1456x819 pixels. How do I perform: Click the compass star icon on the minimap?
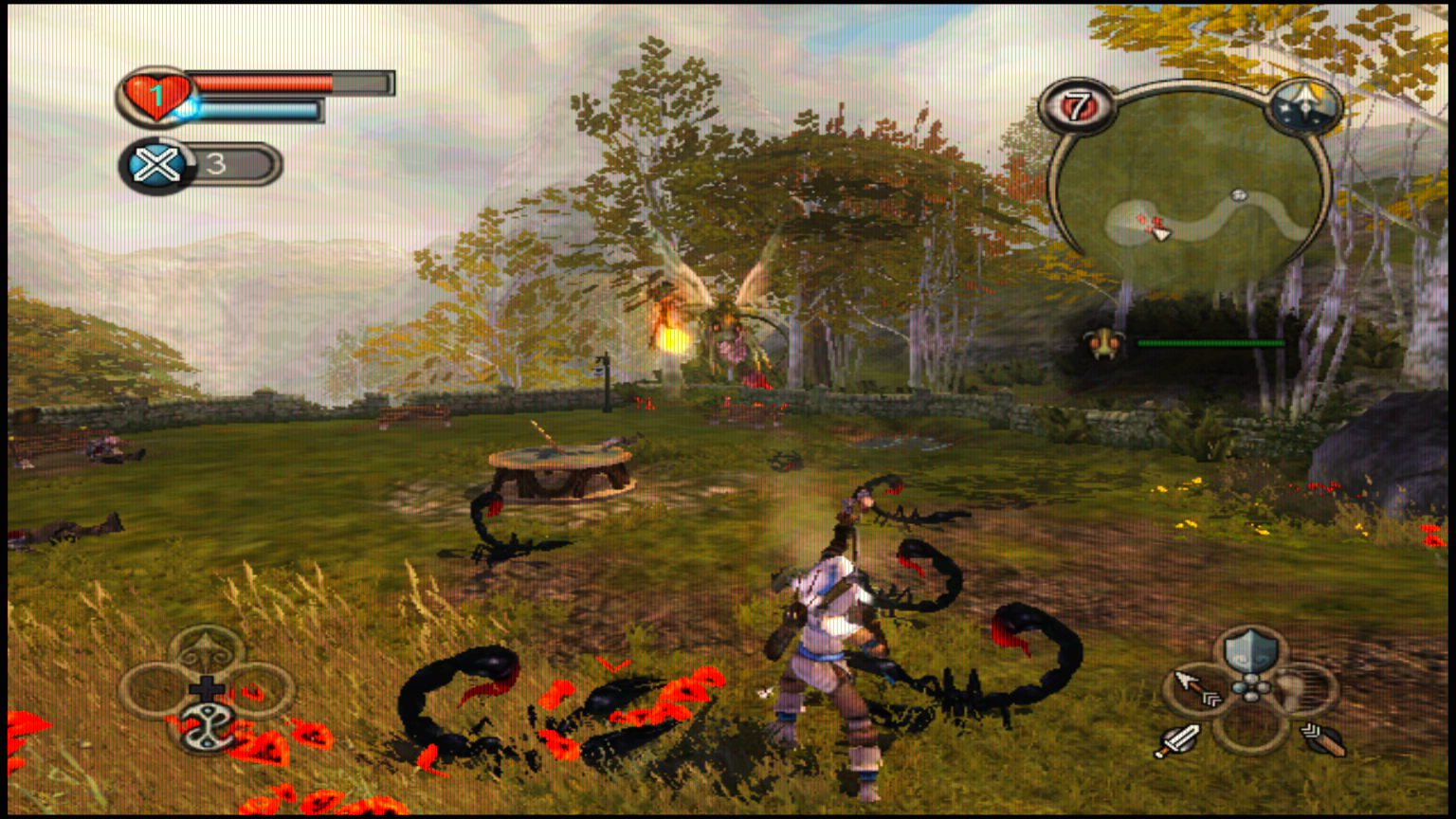1305,105
